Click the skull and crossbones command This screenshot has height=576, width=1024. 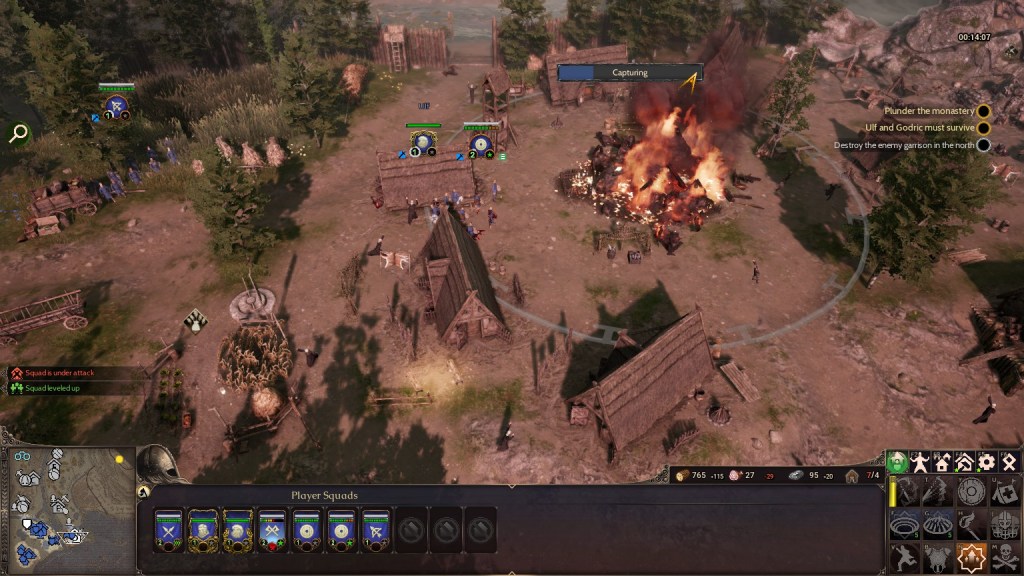tap(1004, 556)
